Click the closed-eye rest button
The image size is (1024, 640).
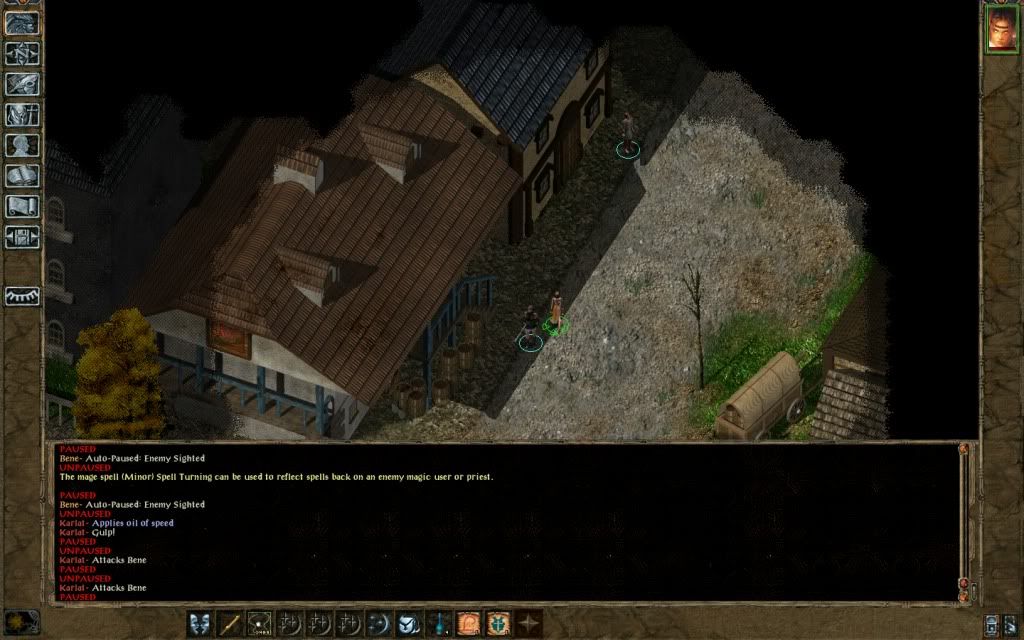(x=22, y=296)
